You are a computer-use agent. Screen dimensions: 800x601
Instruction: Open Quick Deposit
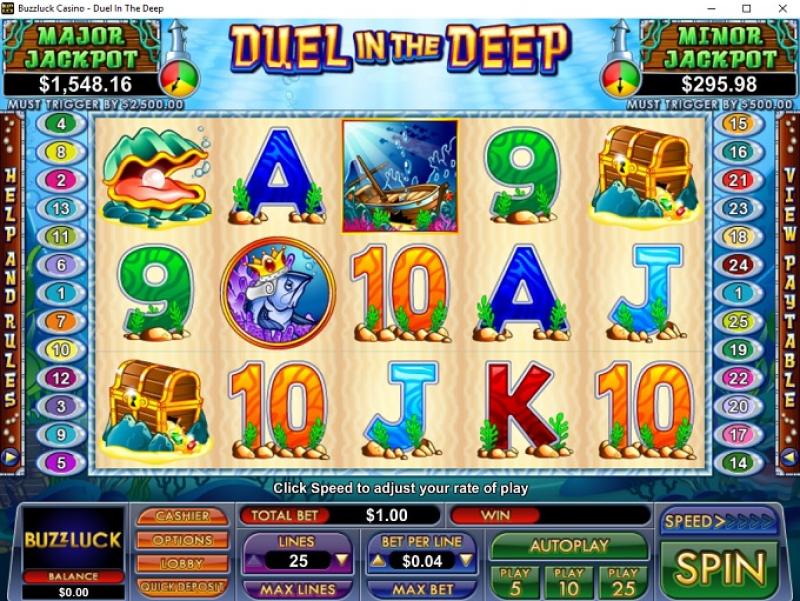point(183,587)
